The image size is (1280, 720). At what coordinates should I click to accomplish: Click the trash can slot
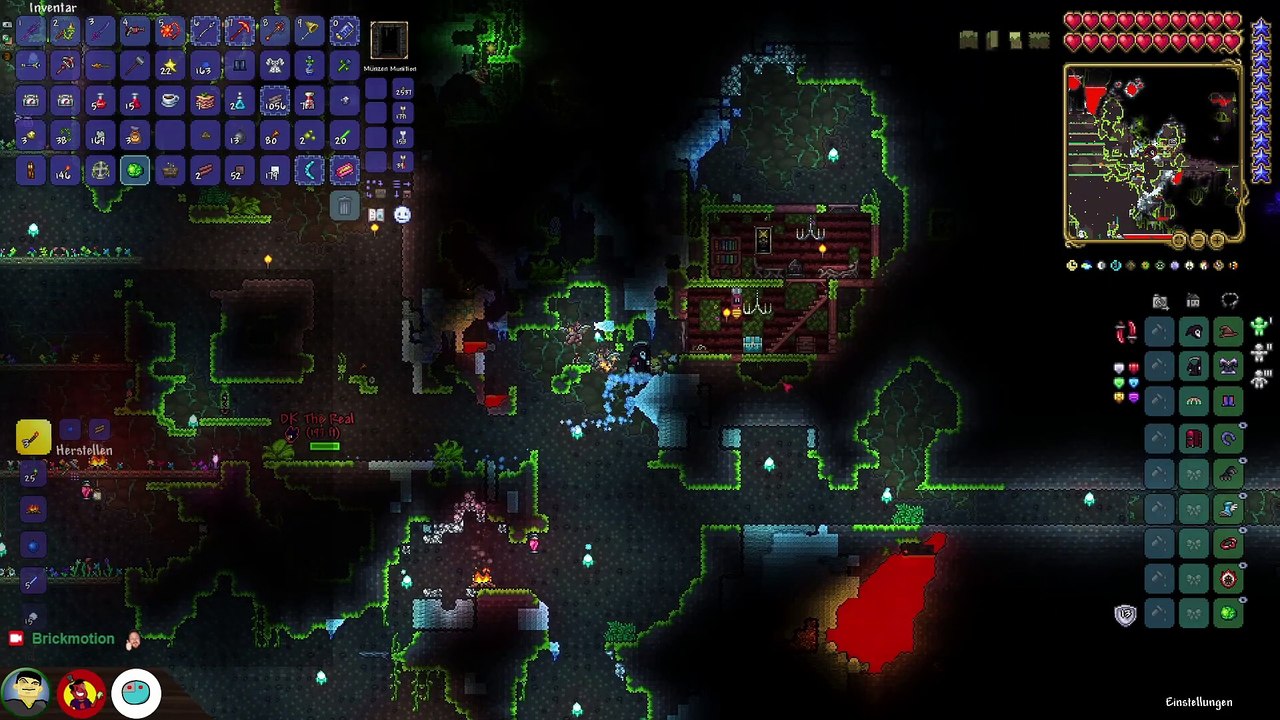pyautogui.click(x=344, y=206)
